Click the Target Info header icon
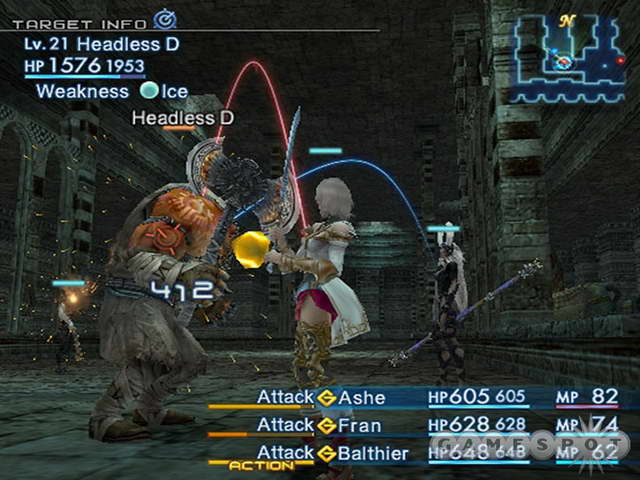Viewport: 640px width, 480px height. (x=164, y=18)
